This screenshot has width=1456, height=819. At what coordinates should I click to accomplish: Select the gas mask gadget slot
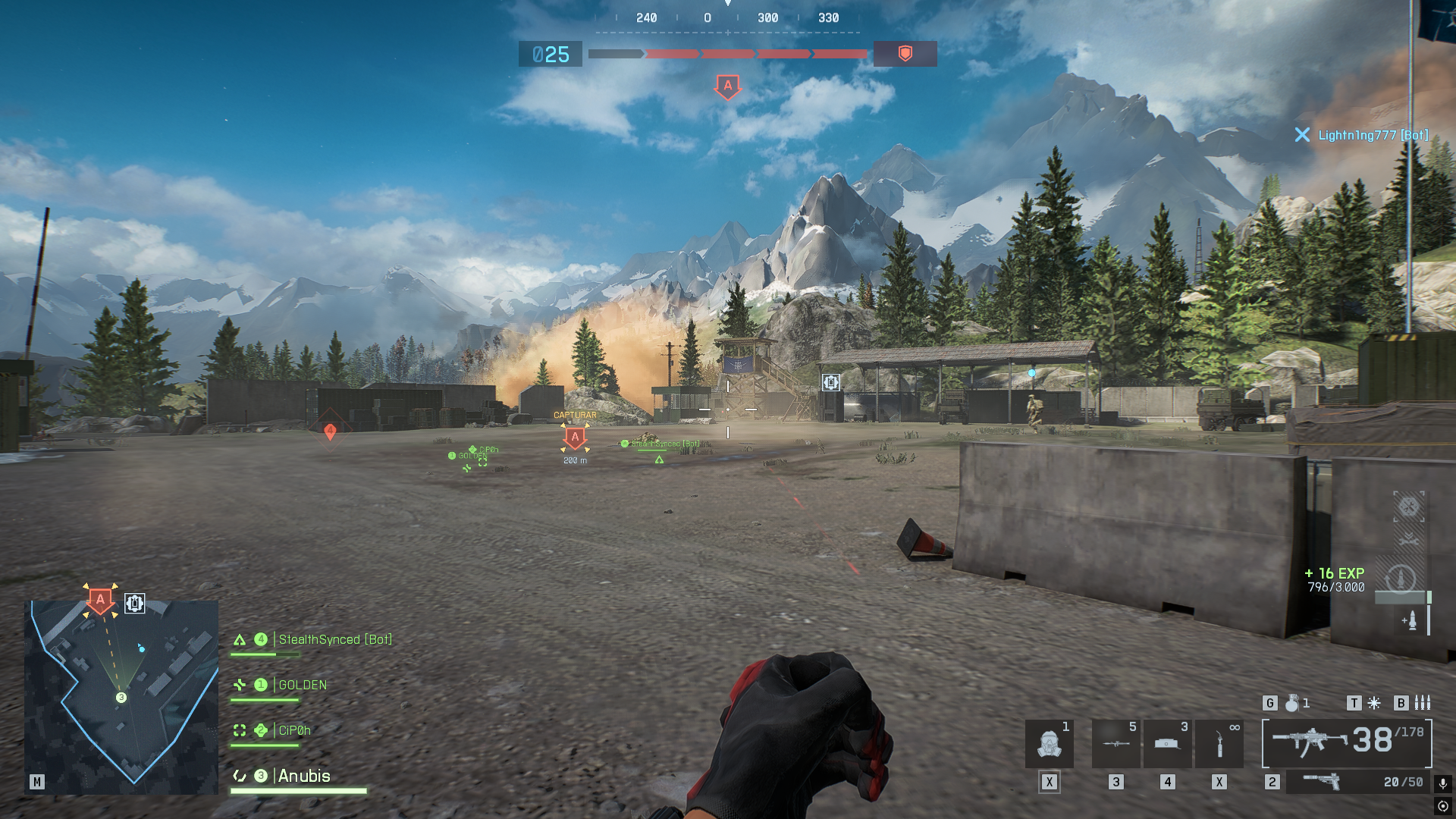coord(1050,744)
